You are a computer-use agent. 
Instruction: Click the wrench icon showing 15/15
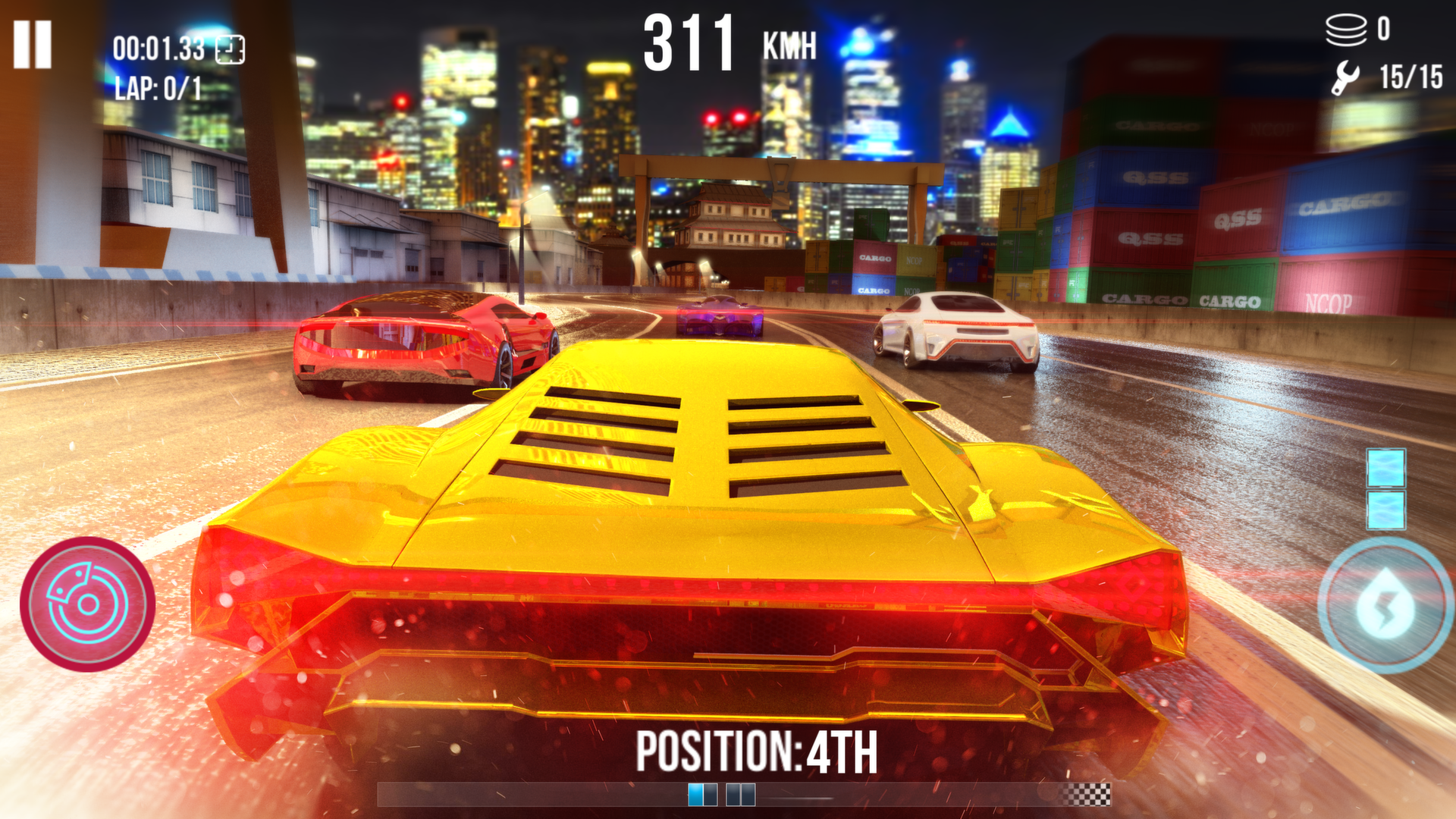[1344, 76]
